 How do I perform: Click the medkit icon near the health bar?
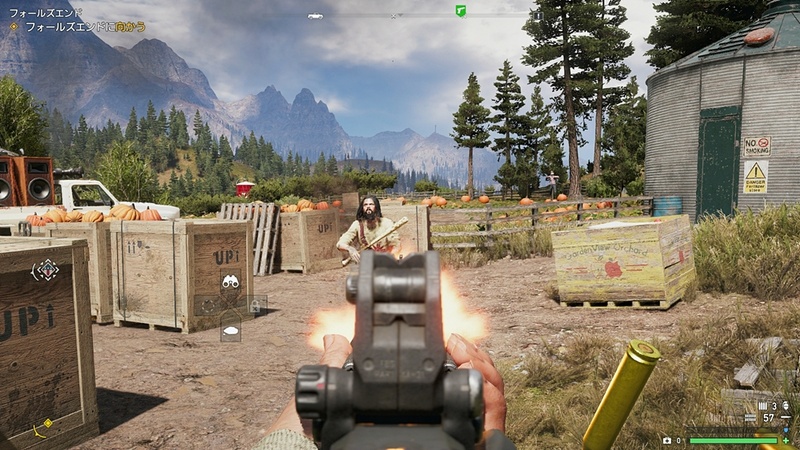pyautogui.click(x=667, y=439)
